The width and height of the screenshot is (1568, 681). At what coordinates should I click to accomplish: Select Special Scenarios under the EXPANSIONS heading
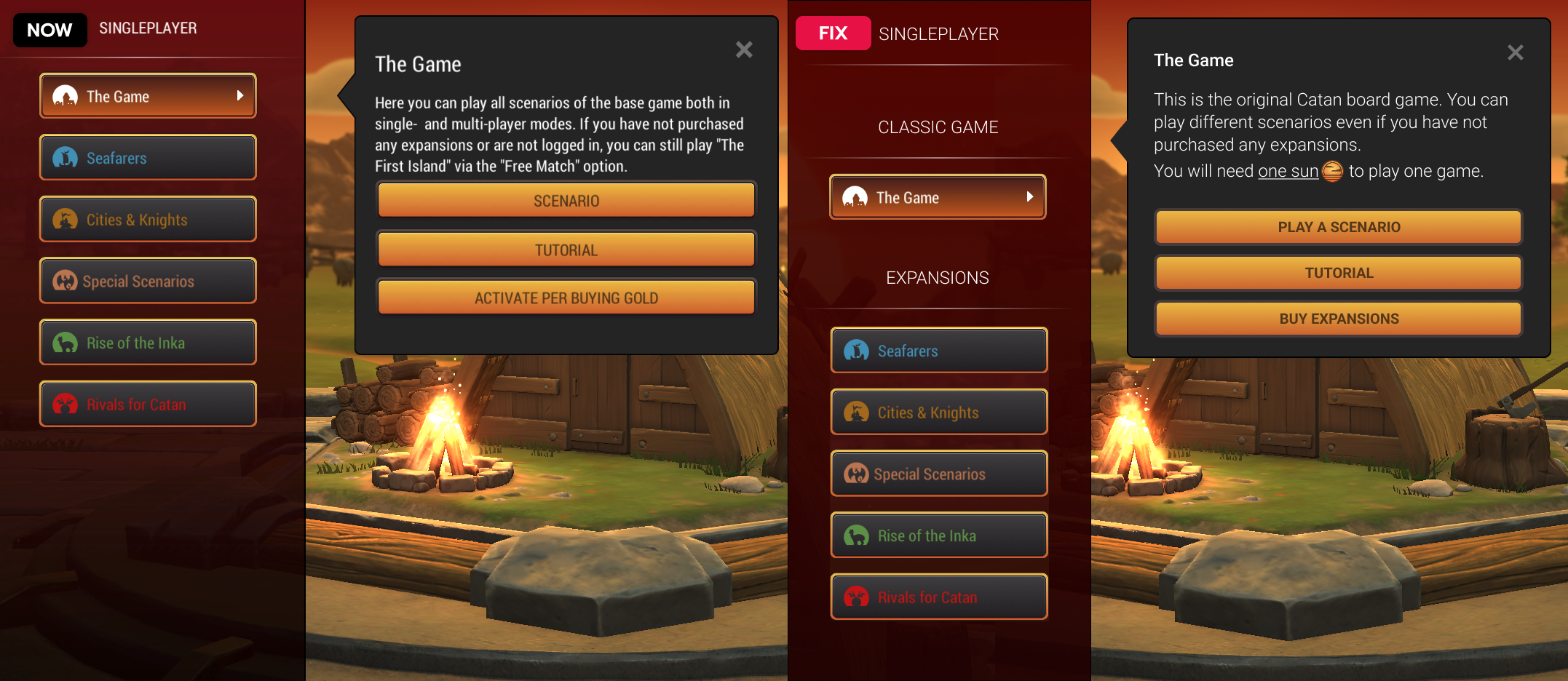(938, 474)
